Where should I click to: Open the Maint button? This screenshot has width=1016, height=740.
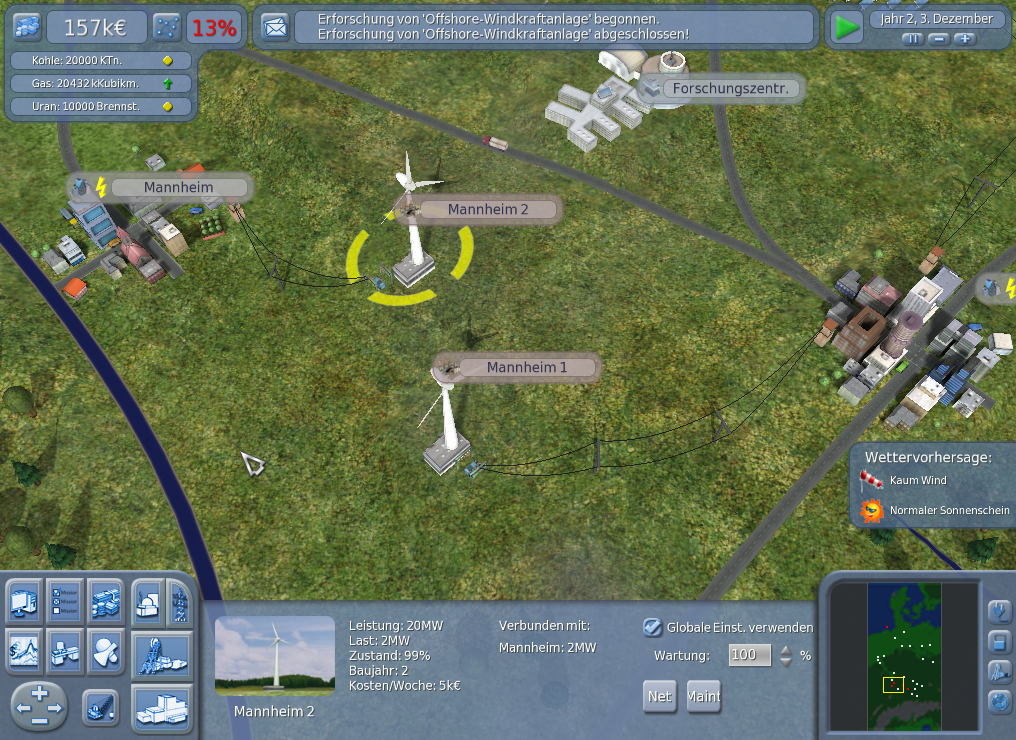click(x=704, y=696)
